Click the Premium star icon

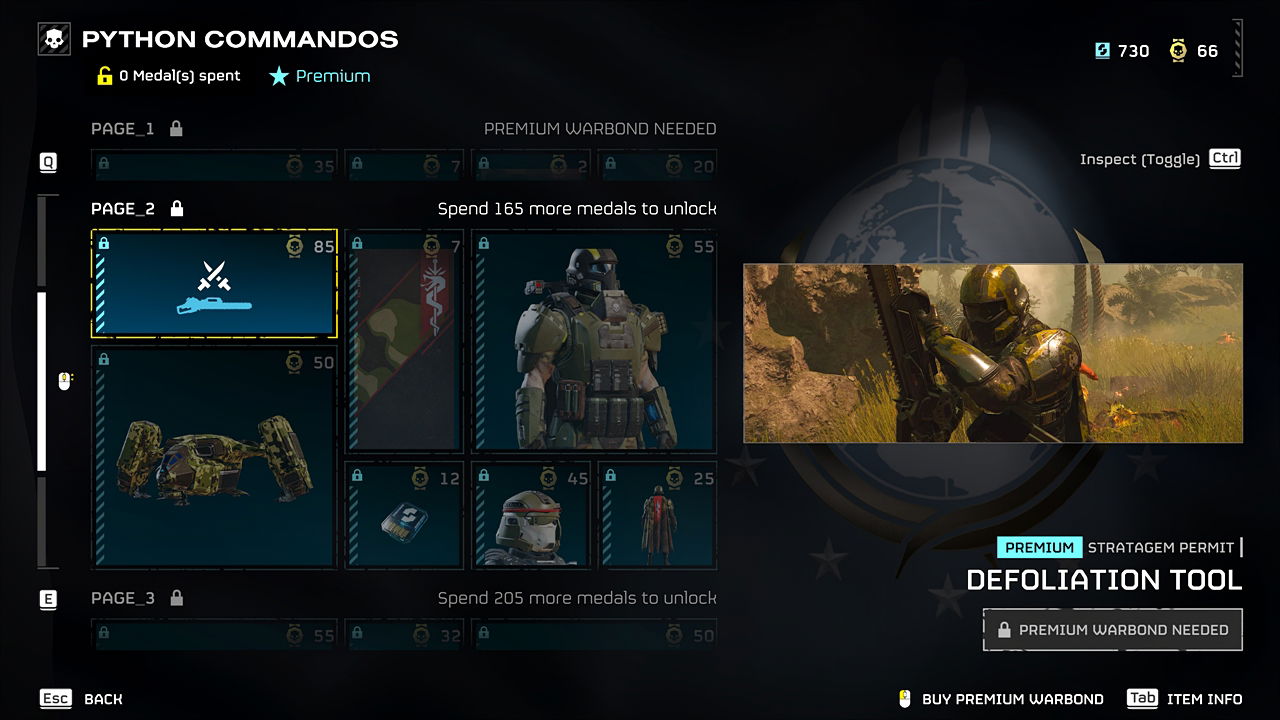click(x=279, y=75)
